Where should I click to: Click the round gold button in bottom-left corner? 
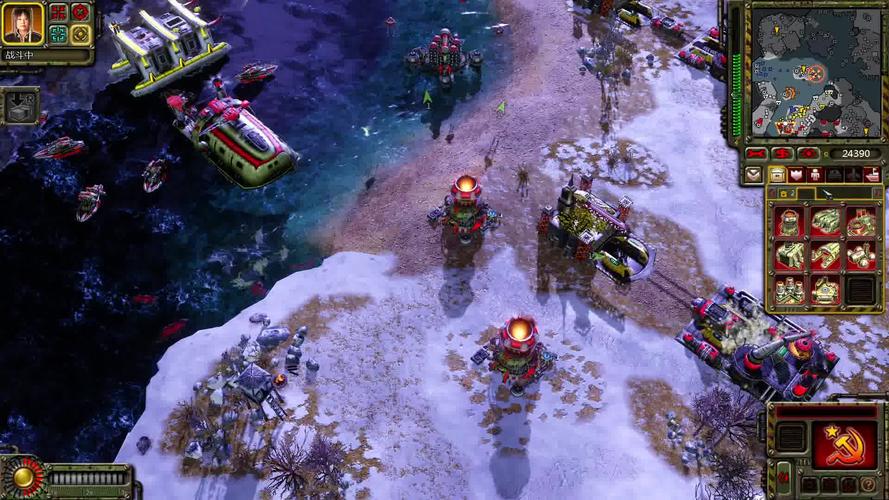(x=22, y=478)
